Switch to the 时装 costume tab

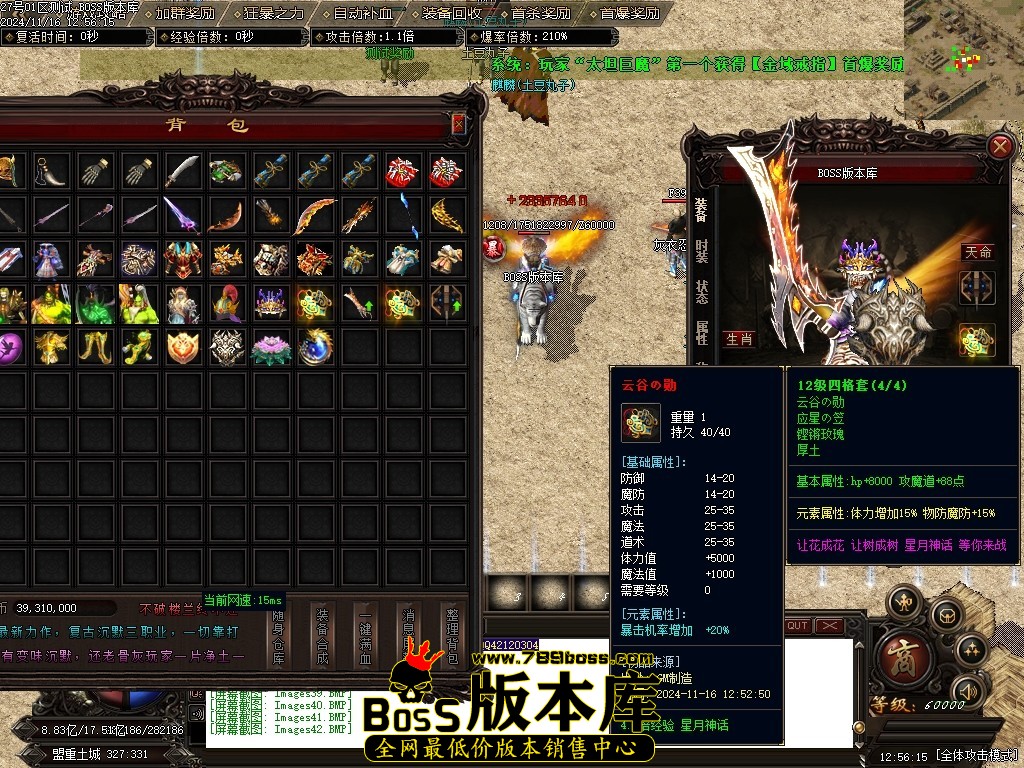click(x=701, y=250)
